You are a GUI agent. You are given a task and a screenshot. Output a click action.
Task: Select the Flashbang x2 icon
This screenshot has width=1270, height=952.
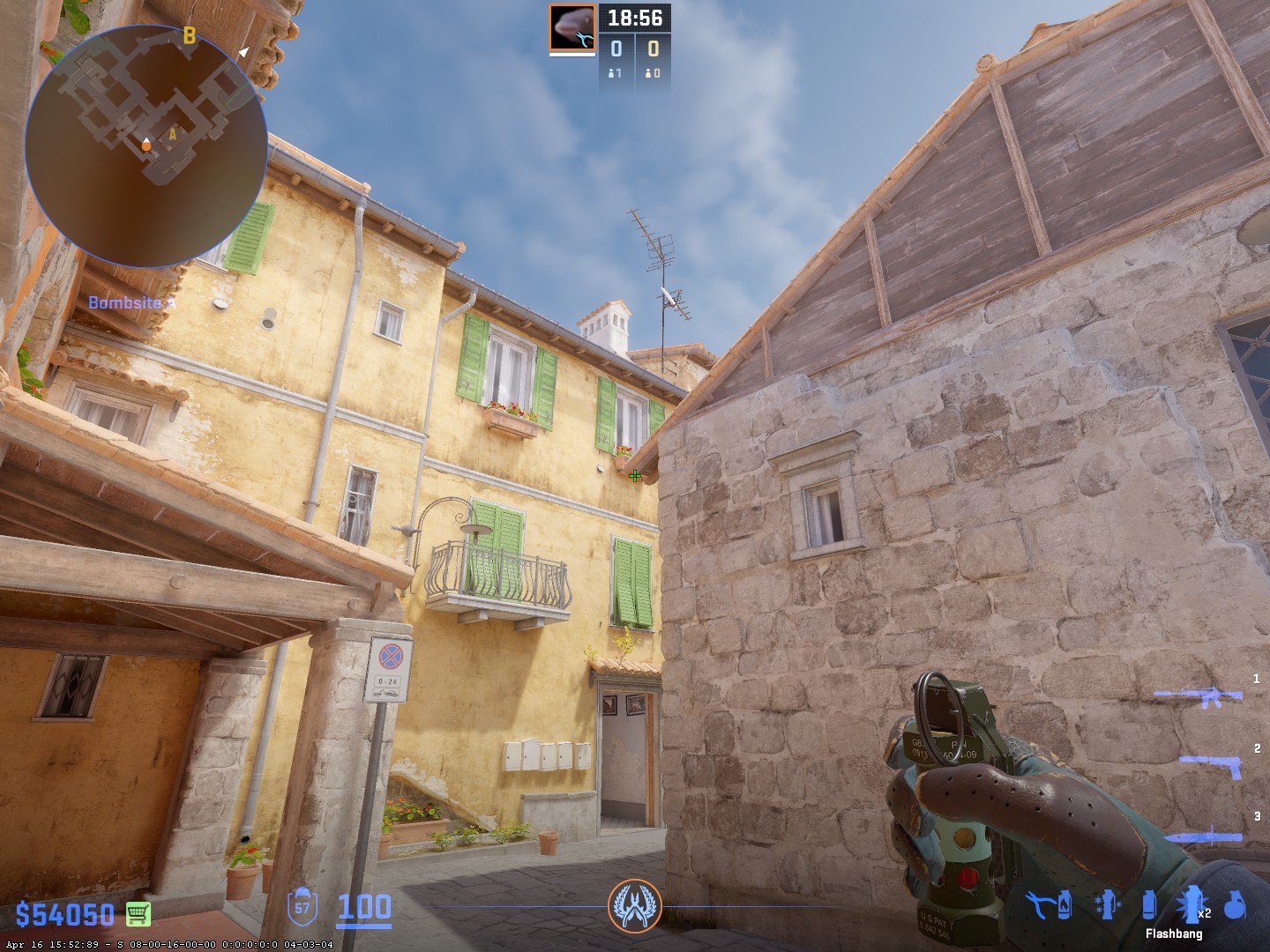pyautogui.click(x=1192, y=904)
